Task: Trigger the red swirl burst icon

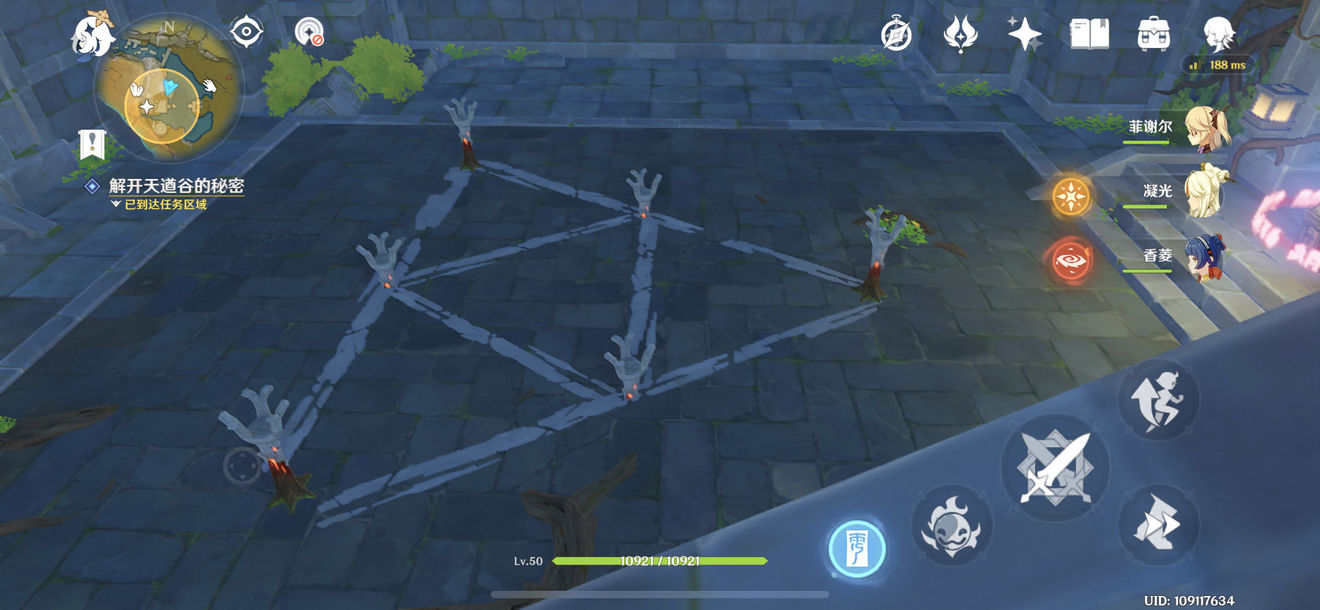Action: [1072, 261]
